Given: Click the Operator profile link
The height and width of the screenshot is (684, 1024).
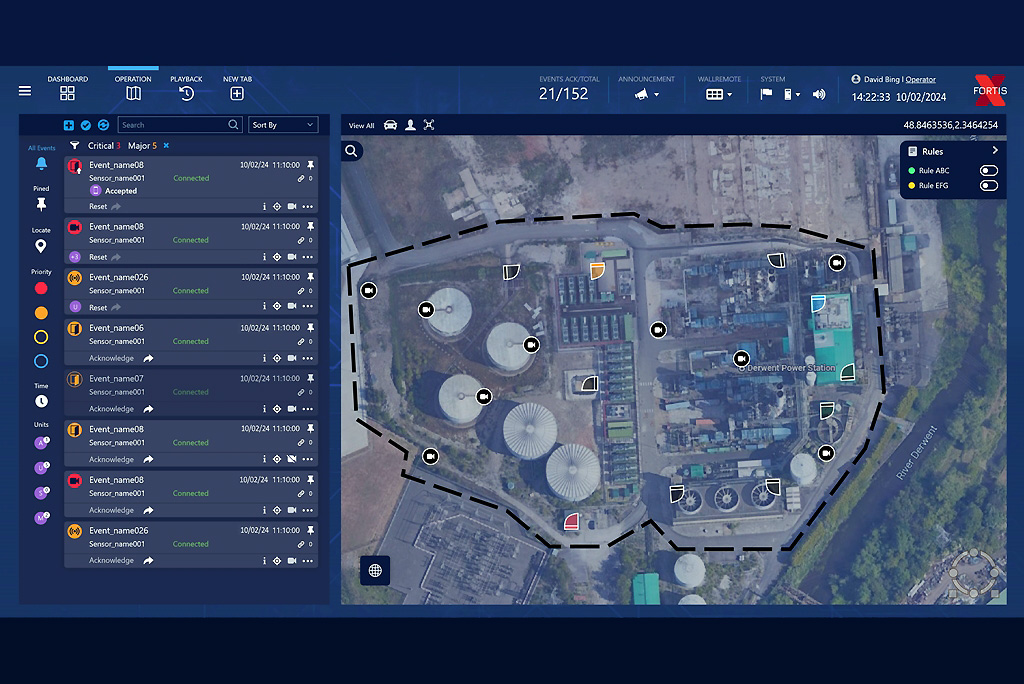Looking at the screenshot, I should 920,80.
